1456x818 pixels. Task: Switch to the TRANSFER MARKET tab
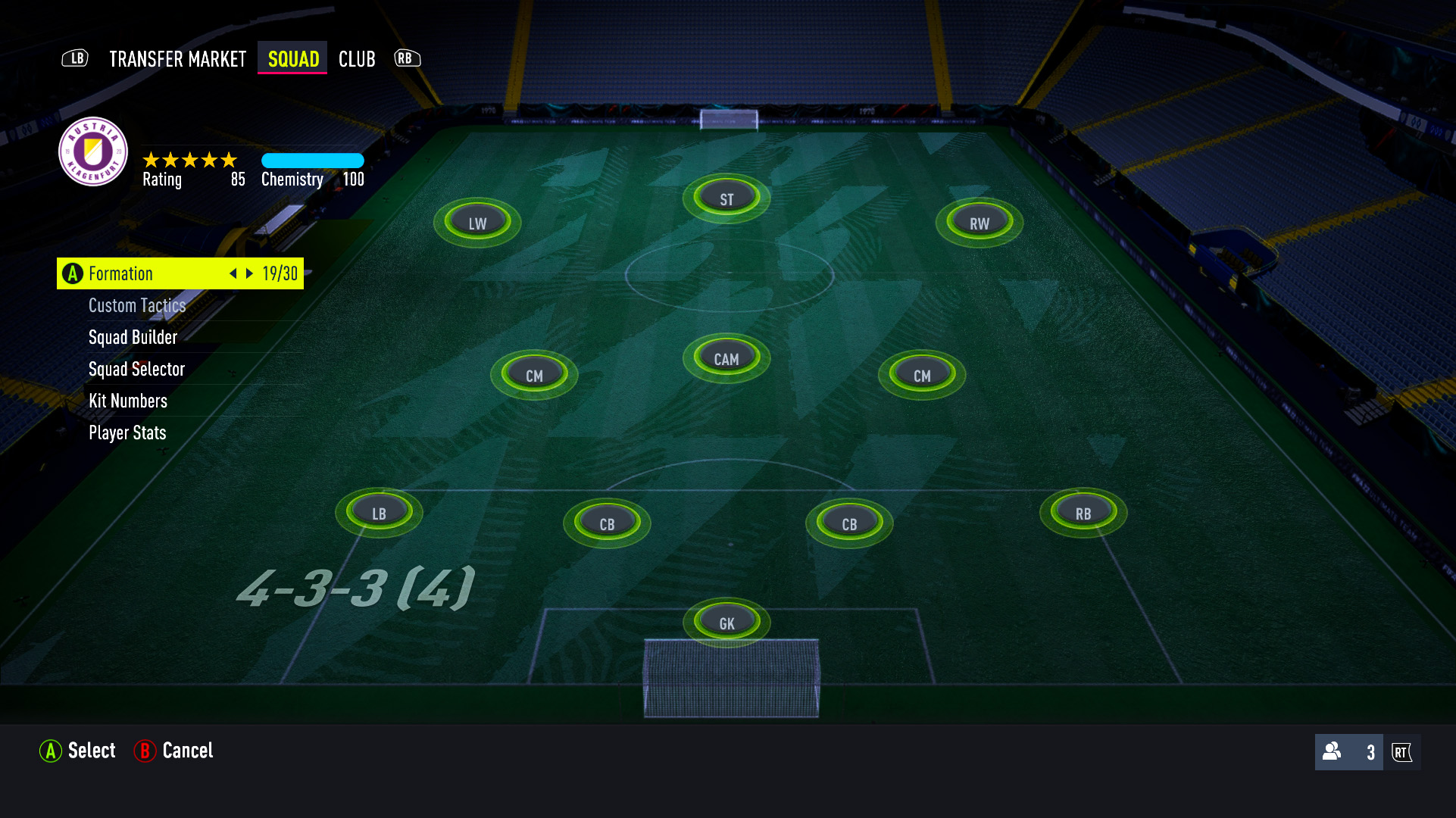(x=177, y=58)
